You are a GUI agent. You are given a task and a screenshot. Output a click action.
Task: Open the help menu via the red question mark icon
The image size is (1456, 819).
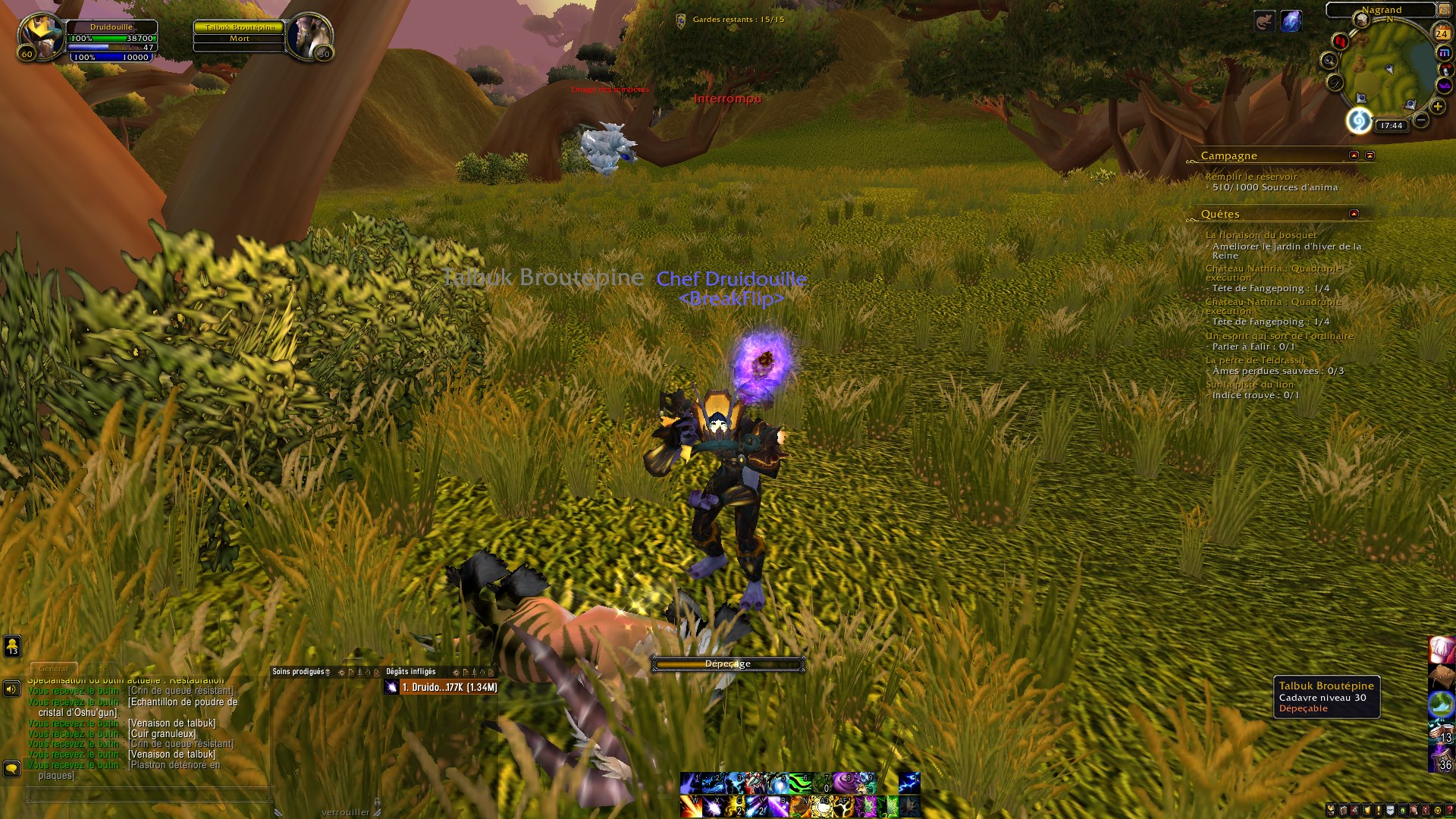pyautogui.click(x=1450, y=810)
